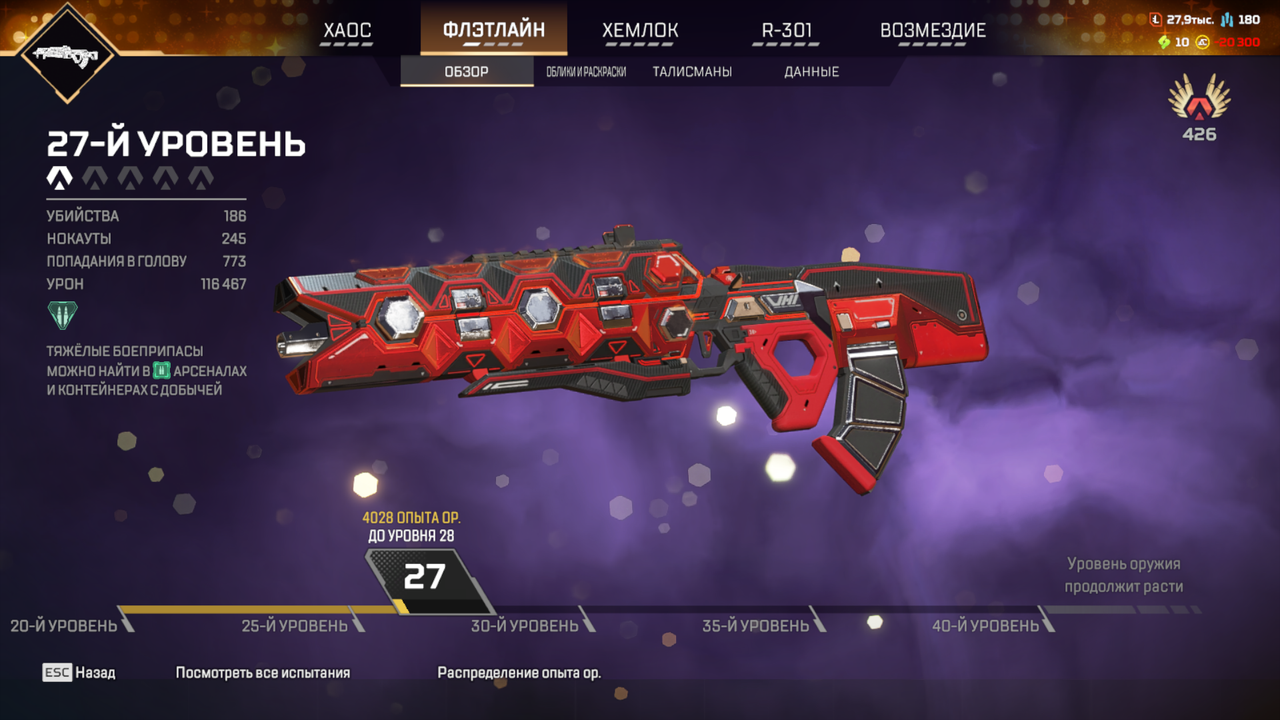Screen dimensions: 1280x720
Task: Open the ТАЛИСМАНЫ sub-tab
Action: click(692, 72)
